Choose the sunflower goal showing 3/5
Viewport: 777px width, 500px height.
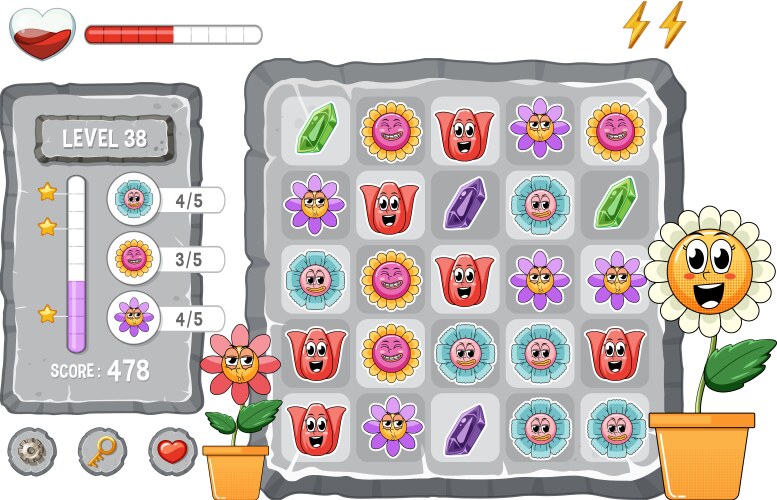click(x=133, y=259)
